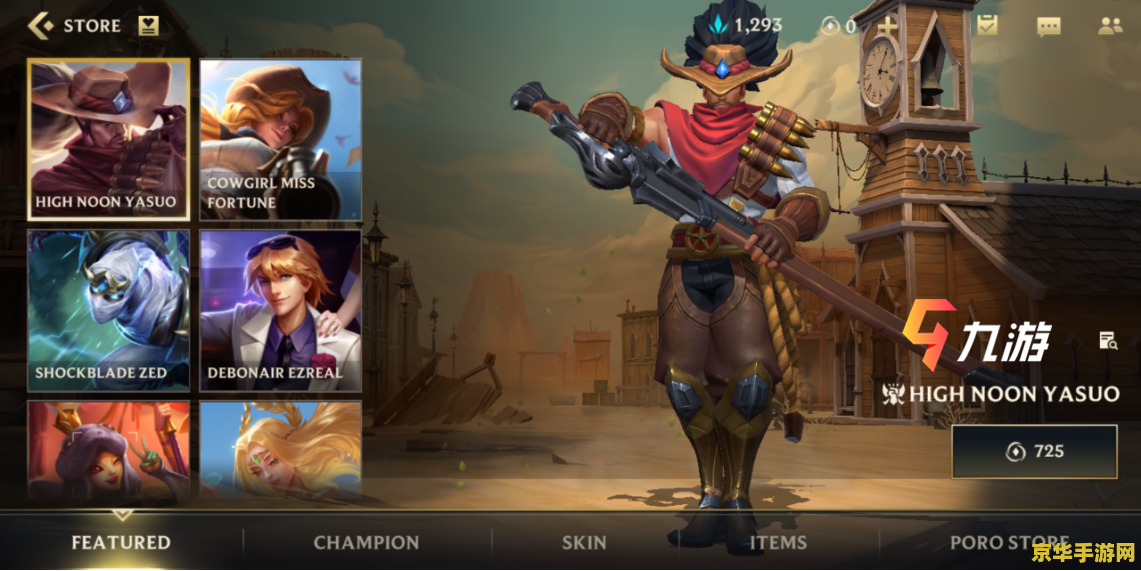The image size is (1141, 571).
Task: Switch to the Skin tab
Action: (x=584, y=542)
